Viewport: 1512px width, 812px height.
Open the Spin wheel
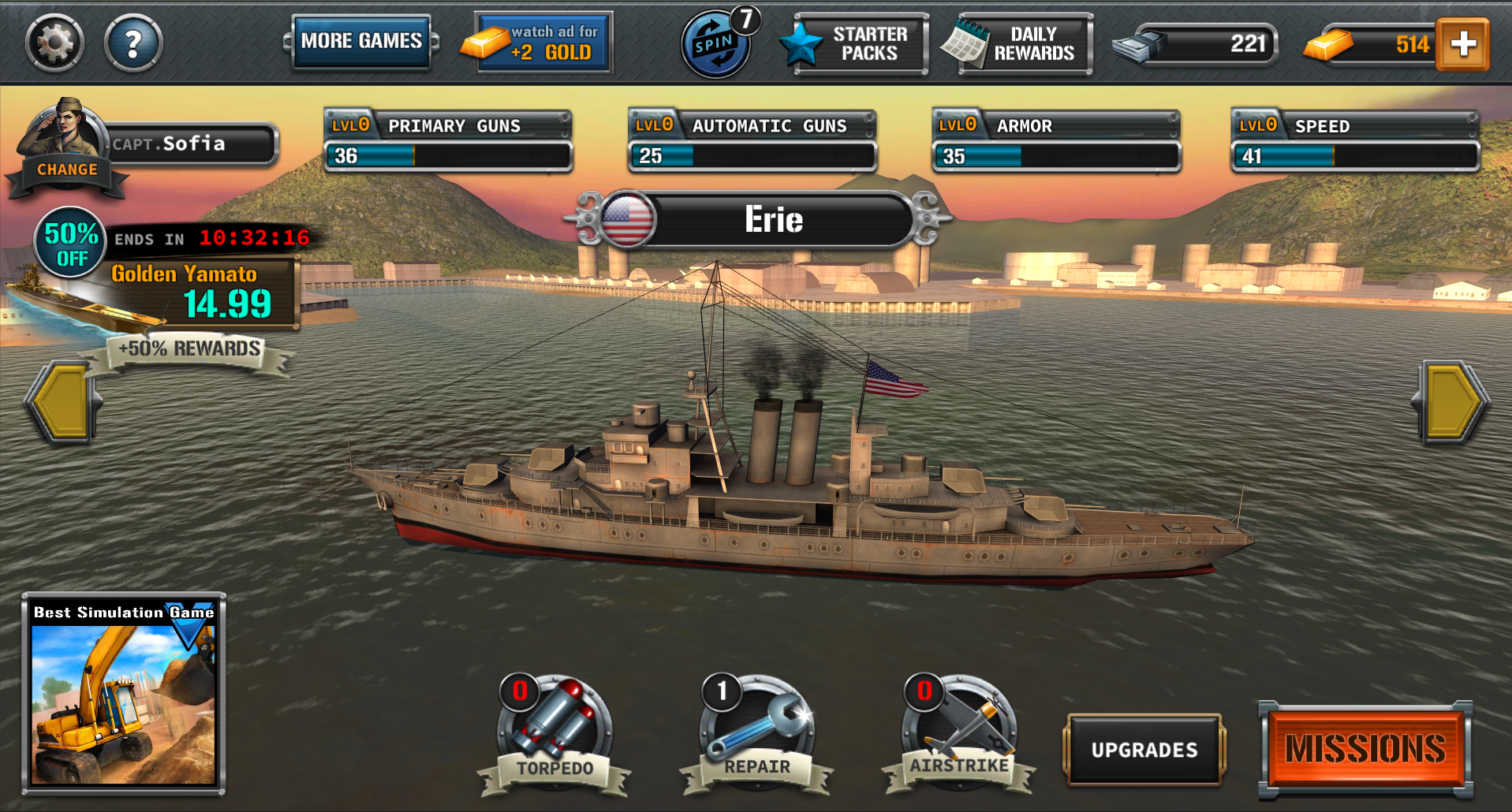(716, 45)
